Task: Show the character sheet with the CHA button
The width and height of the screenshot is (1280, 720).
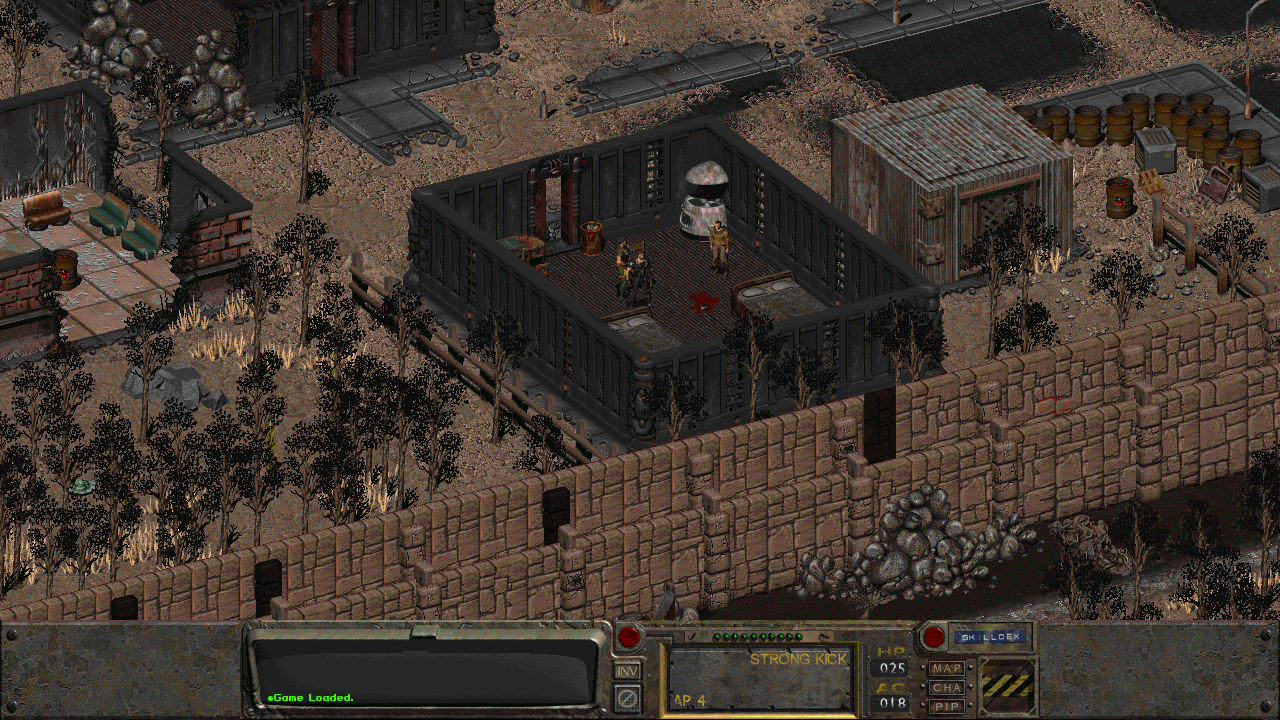Action: (946, 687)
